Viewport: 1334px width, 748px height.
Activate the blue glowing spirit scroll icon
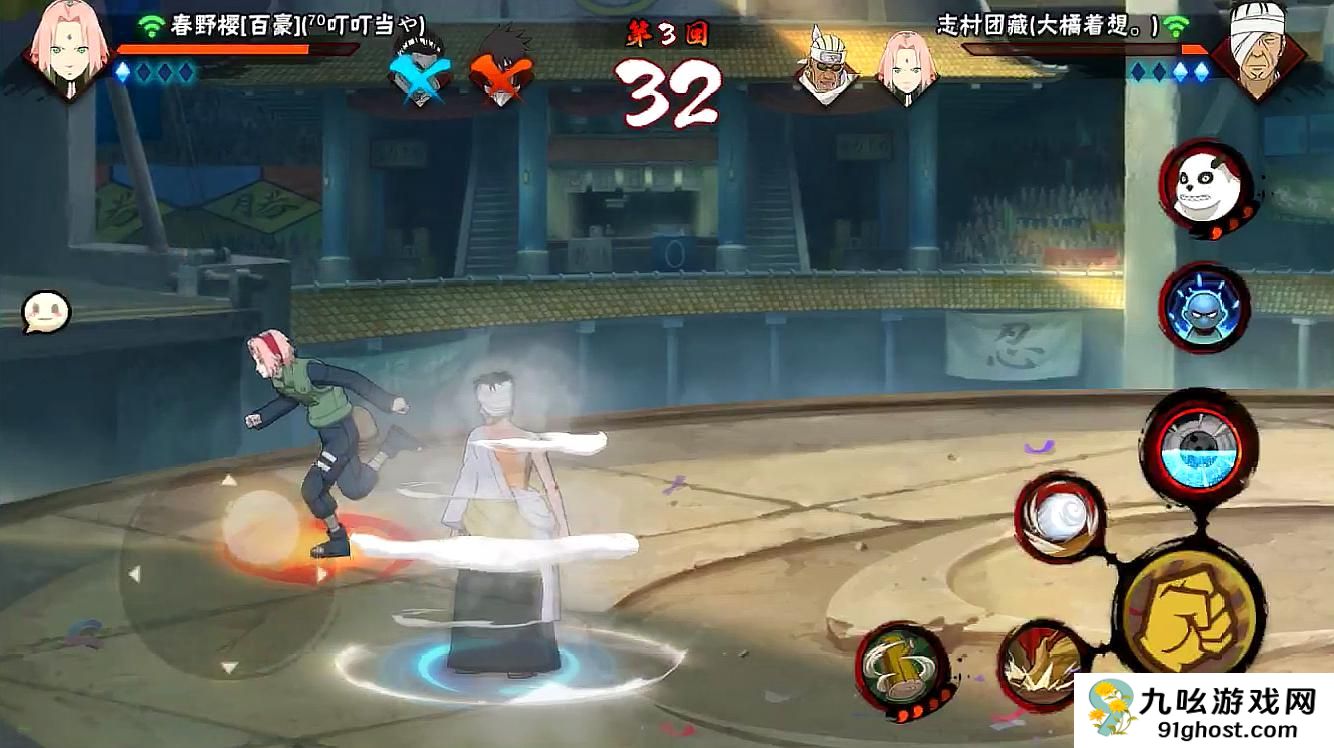pyautogui.click(x=1204, y=307)
